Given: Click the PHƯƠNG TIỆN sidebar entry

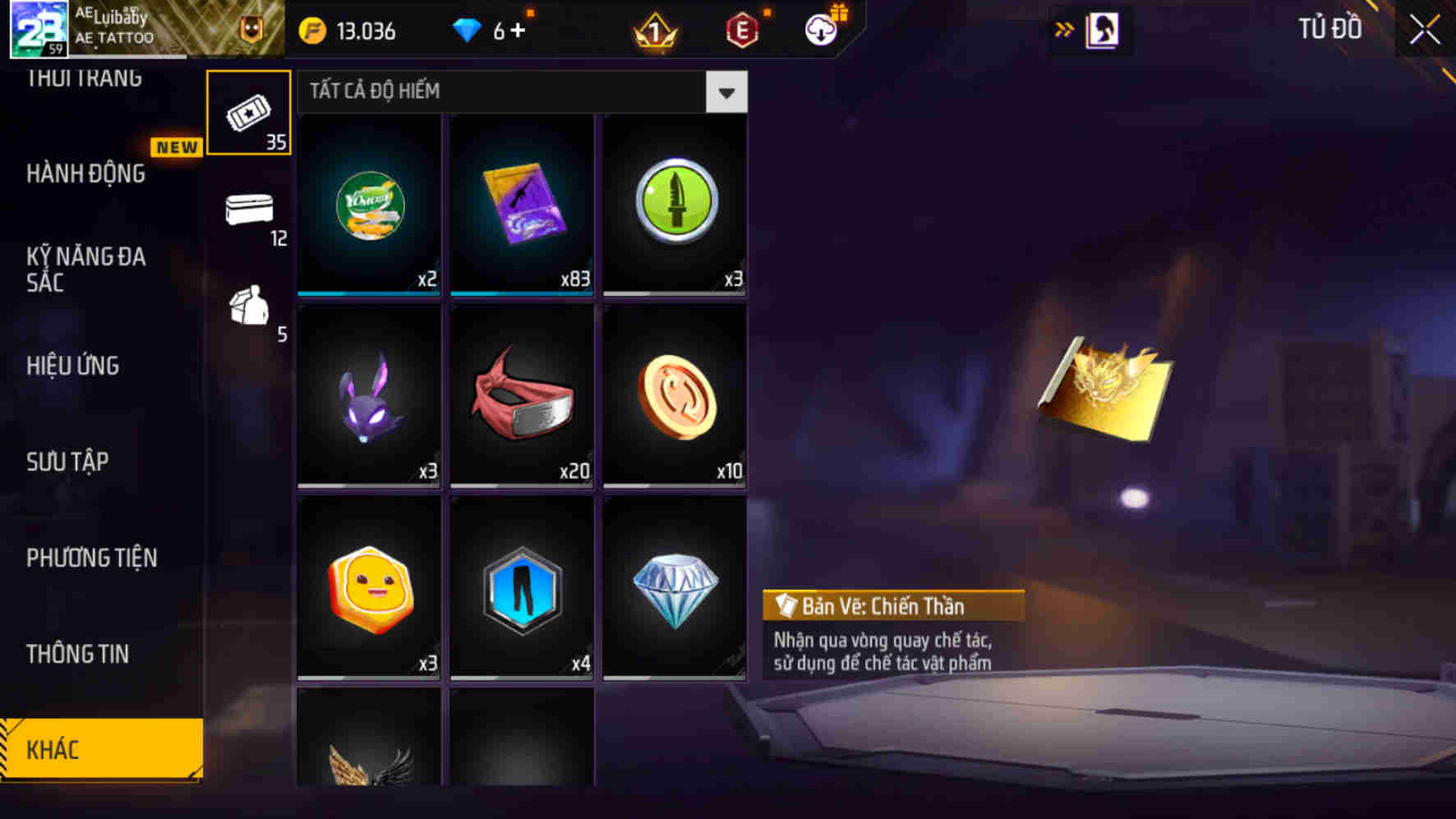Looking at the screenshot, I should [90, 558].
